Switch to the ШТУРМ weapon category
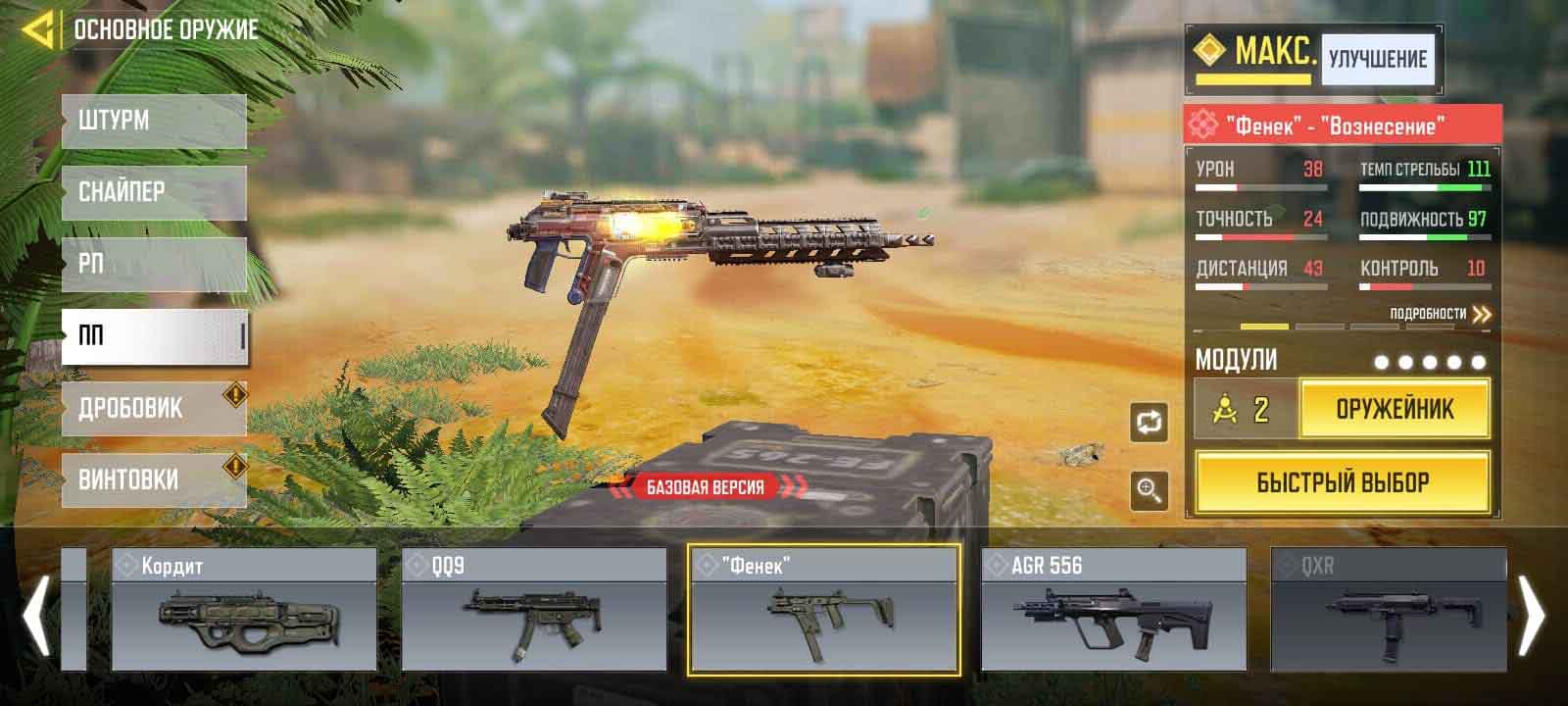1568x706 pixels. tap(154, 122)
